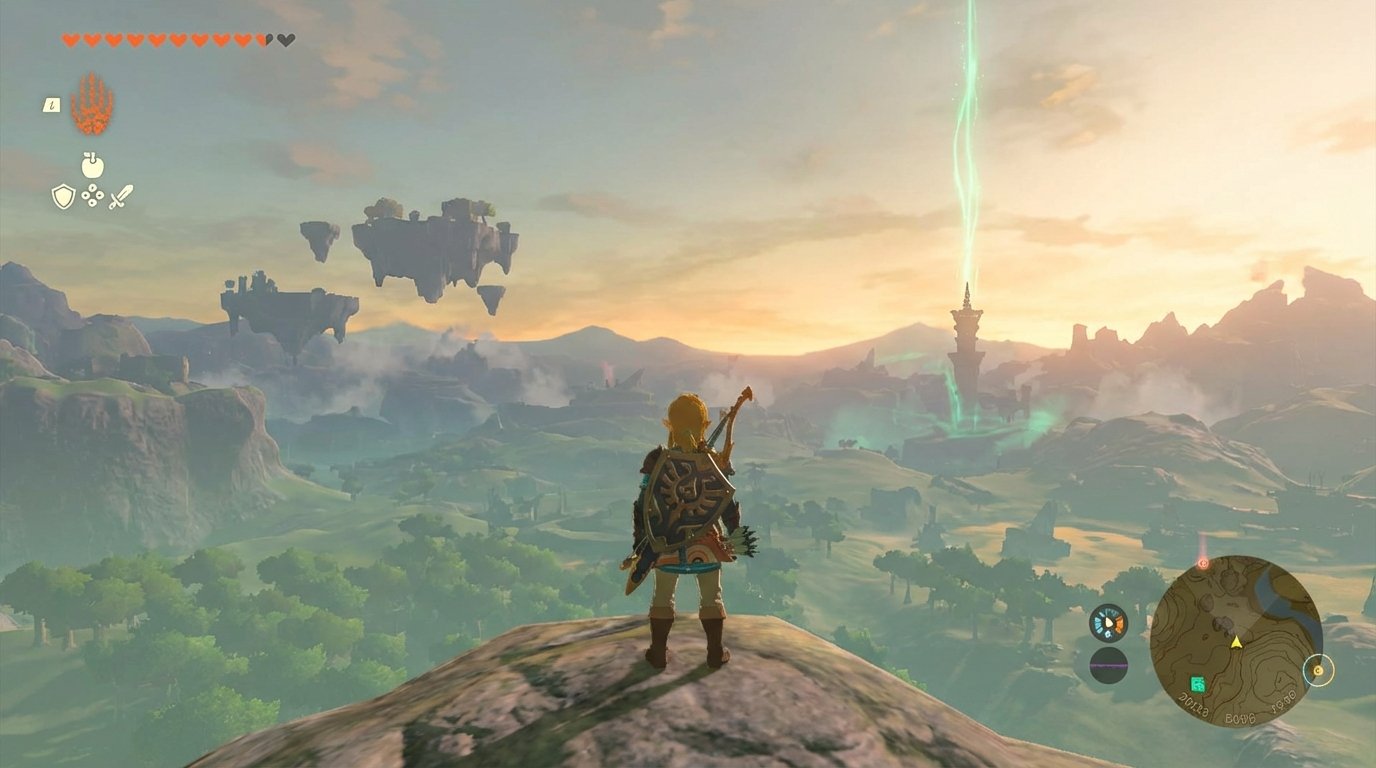1376x768 pixels.
Task: Select the shield icon in the HUD
Action: pos(62,196)
